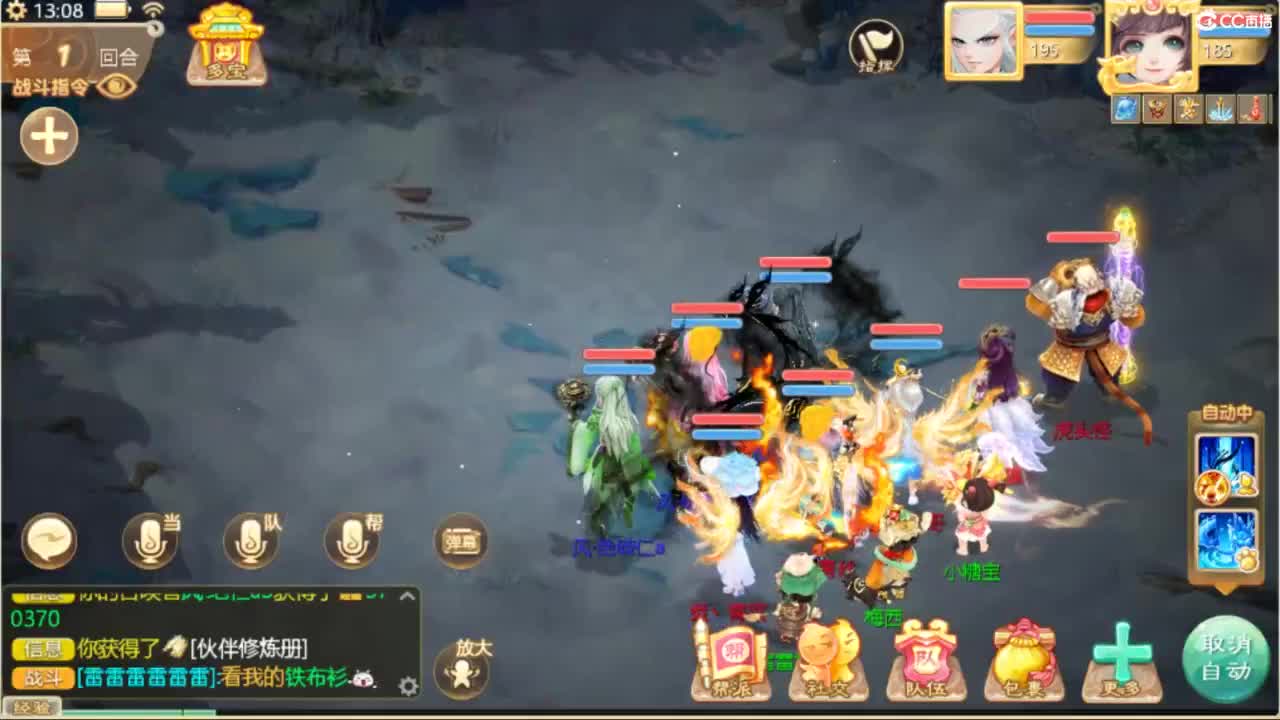The height and width of the screenshot is (720, 1280).
Task: Open the 多宝 treasure shop icon
Action: pos(227,45)
